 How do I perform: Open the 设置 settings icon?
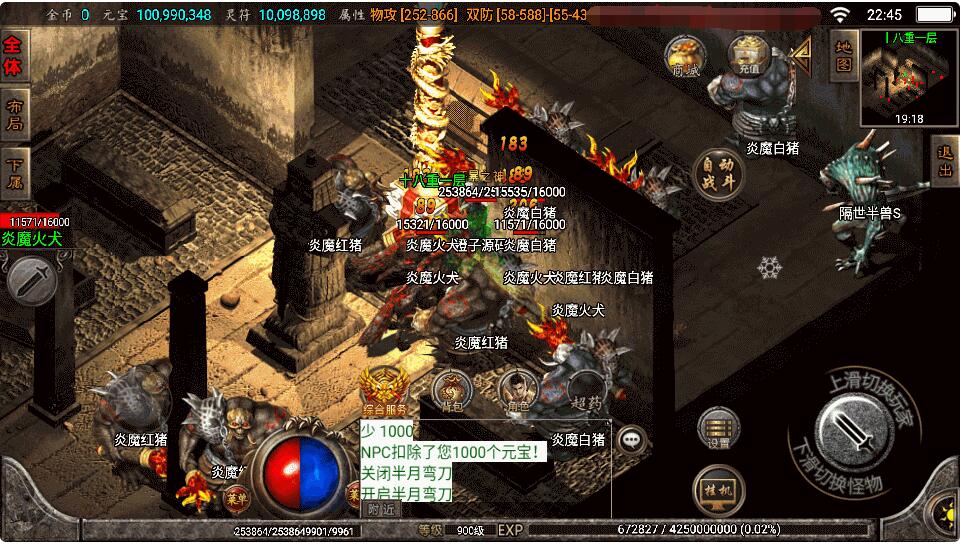tap(718, 428)
